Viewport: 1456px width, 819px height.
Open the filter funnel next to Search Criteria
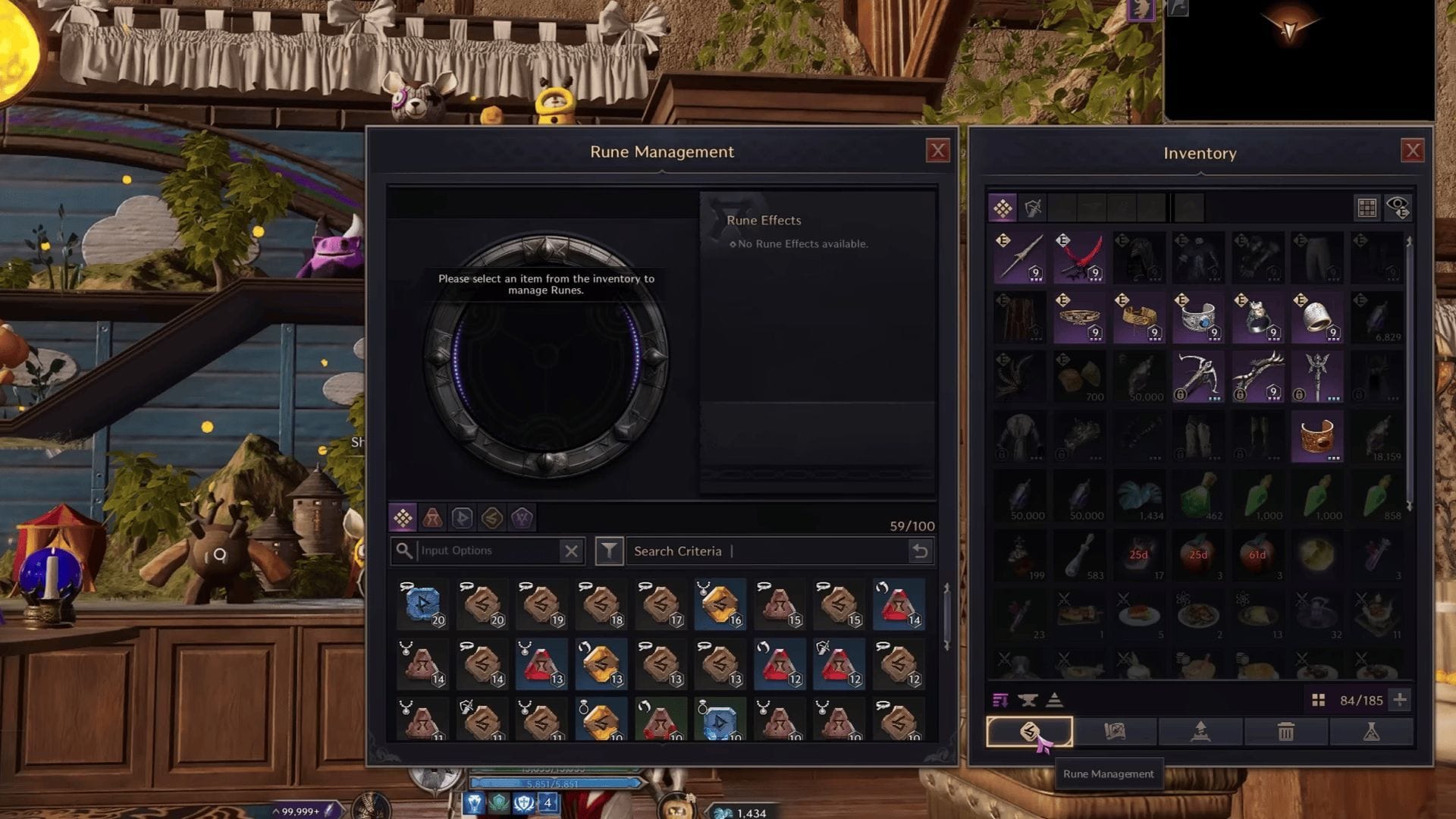pyautogui.click(x=609, y=551)
